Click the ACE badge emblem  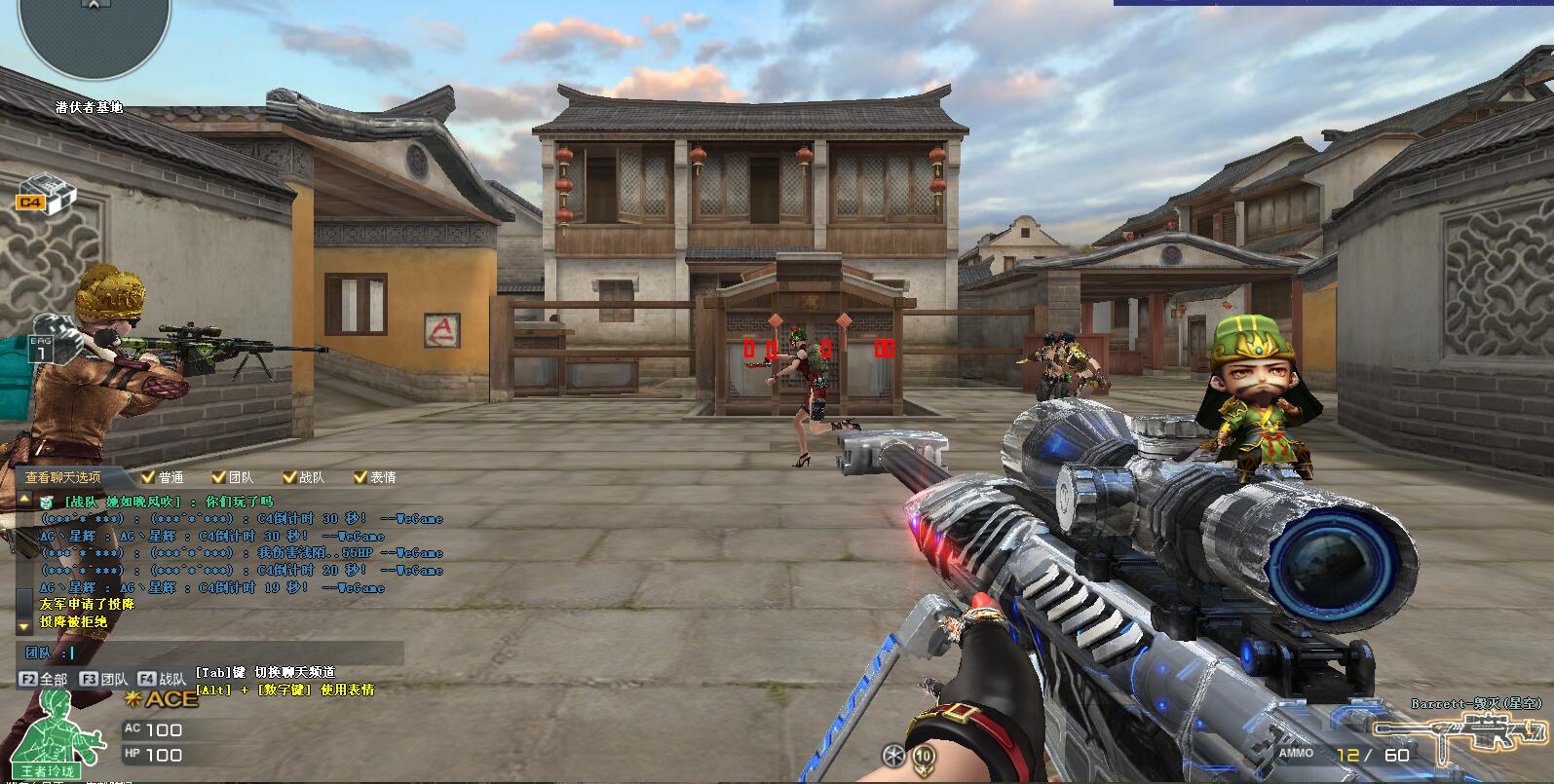coord(163,699)
